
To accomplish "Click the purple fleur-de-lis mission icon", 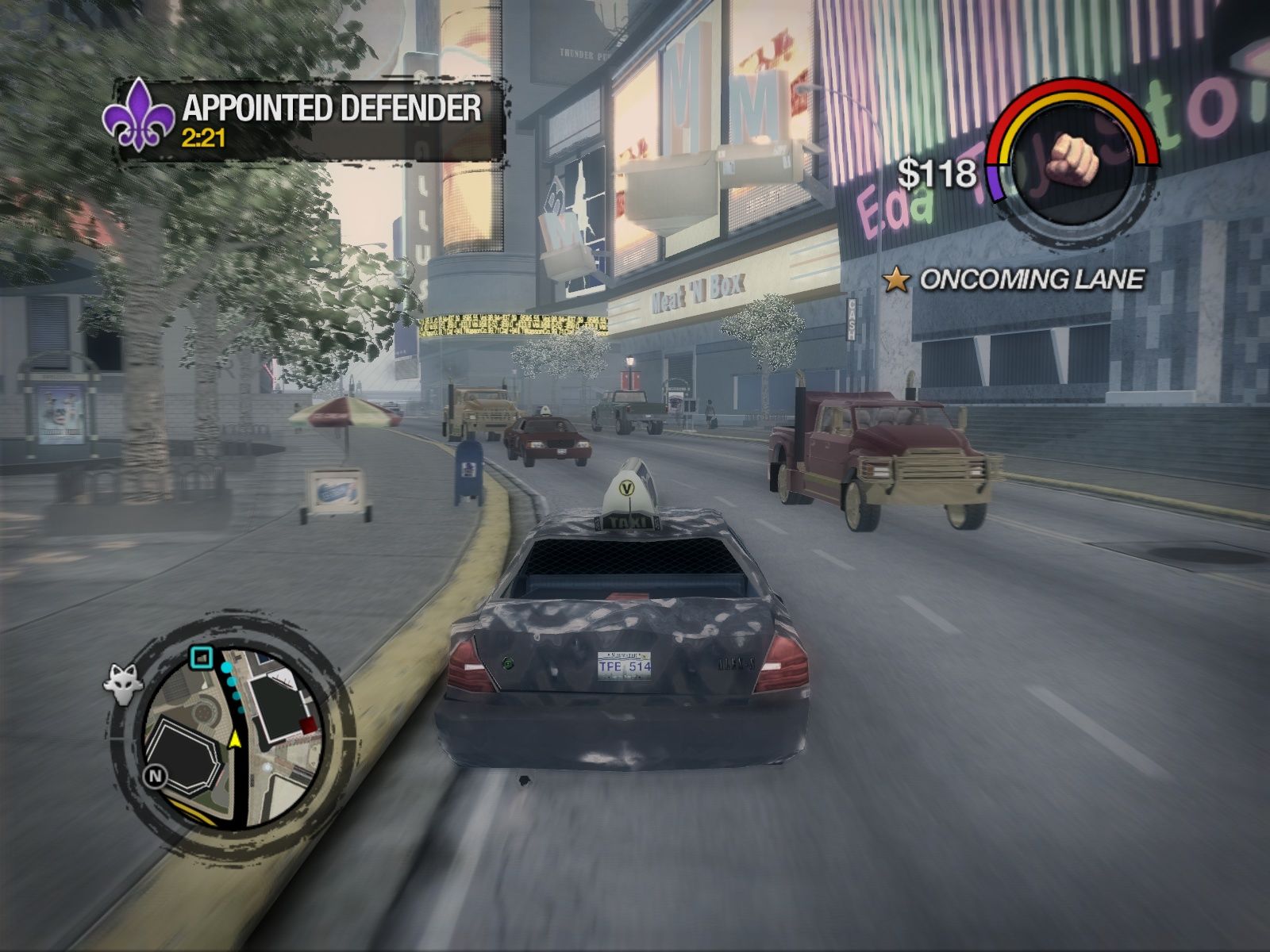I will [x=140, y=117].
